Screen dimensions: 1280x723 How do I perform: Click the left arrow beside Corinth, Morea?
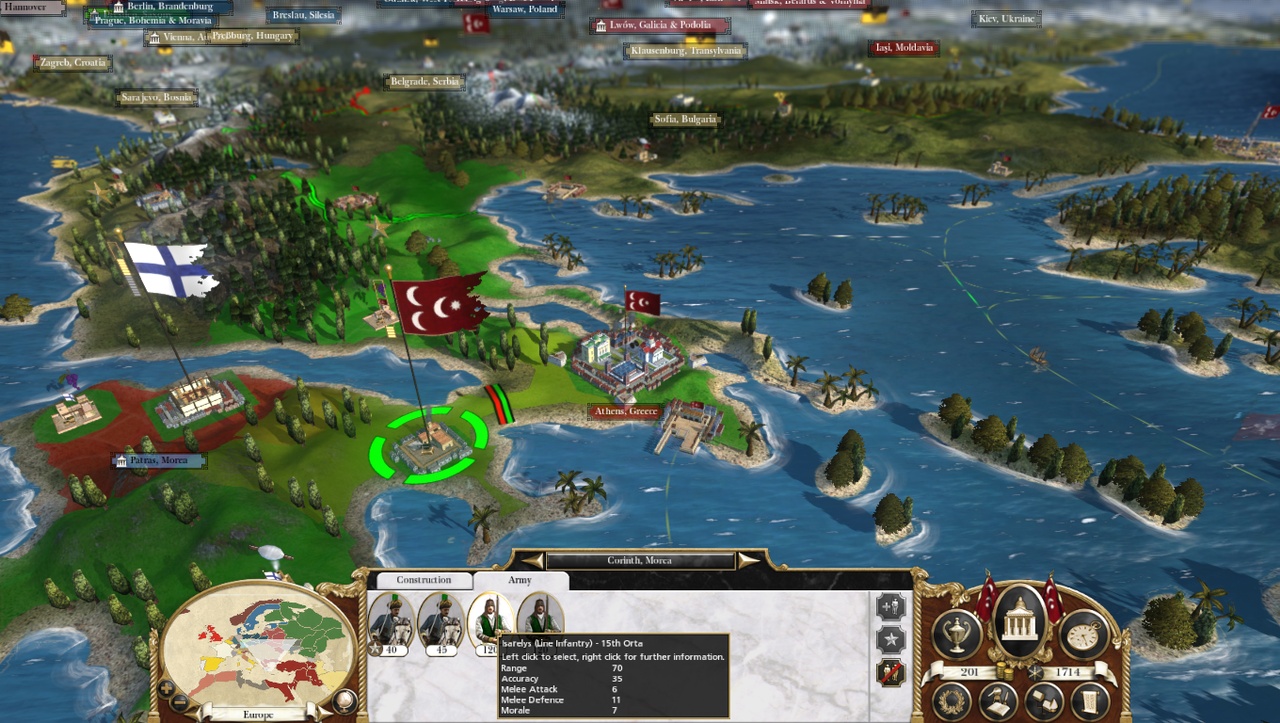532,560
